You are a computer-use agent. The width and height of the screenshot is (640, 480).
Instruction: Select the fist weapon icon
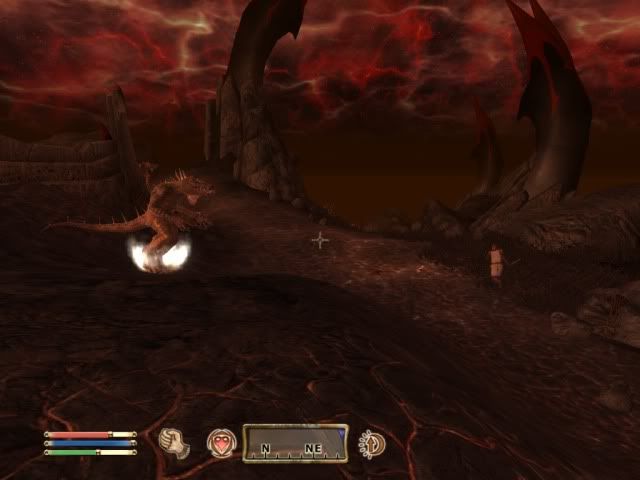tap(175, 442)
